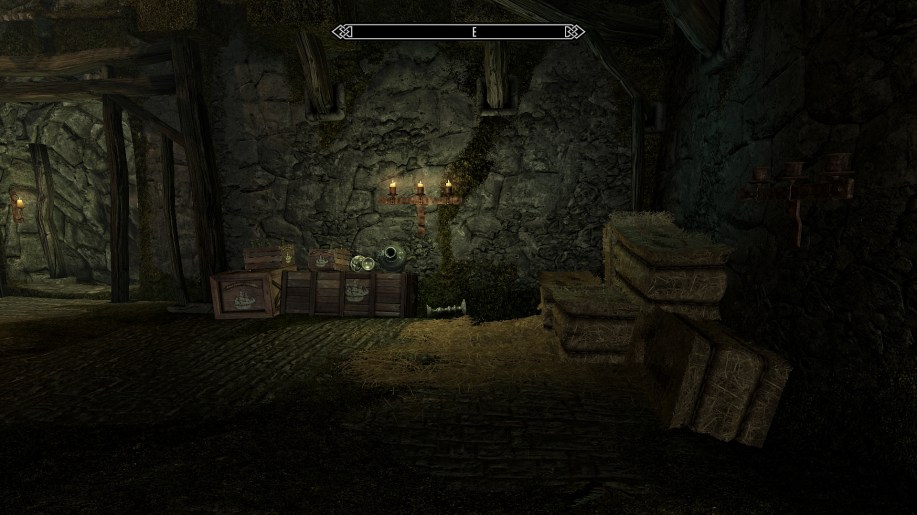Click the compass bar at top
The width and height of the screenshot is (917, 515).
(x=458, y=32)
